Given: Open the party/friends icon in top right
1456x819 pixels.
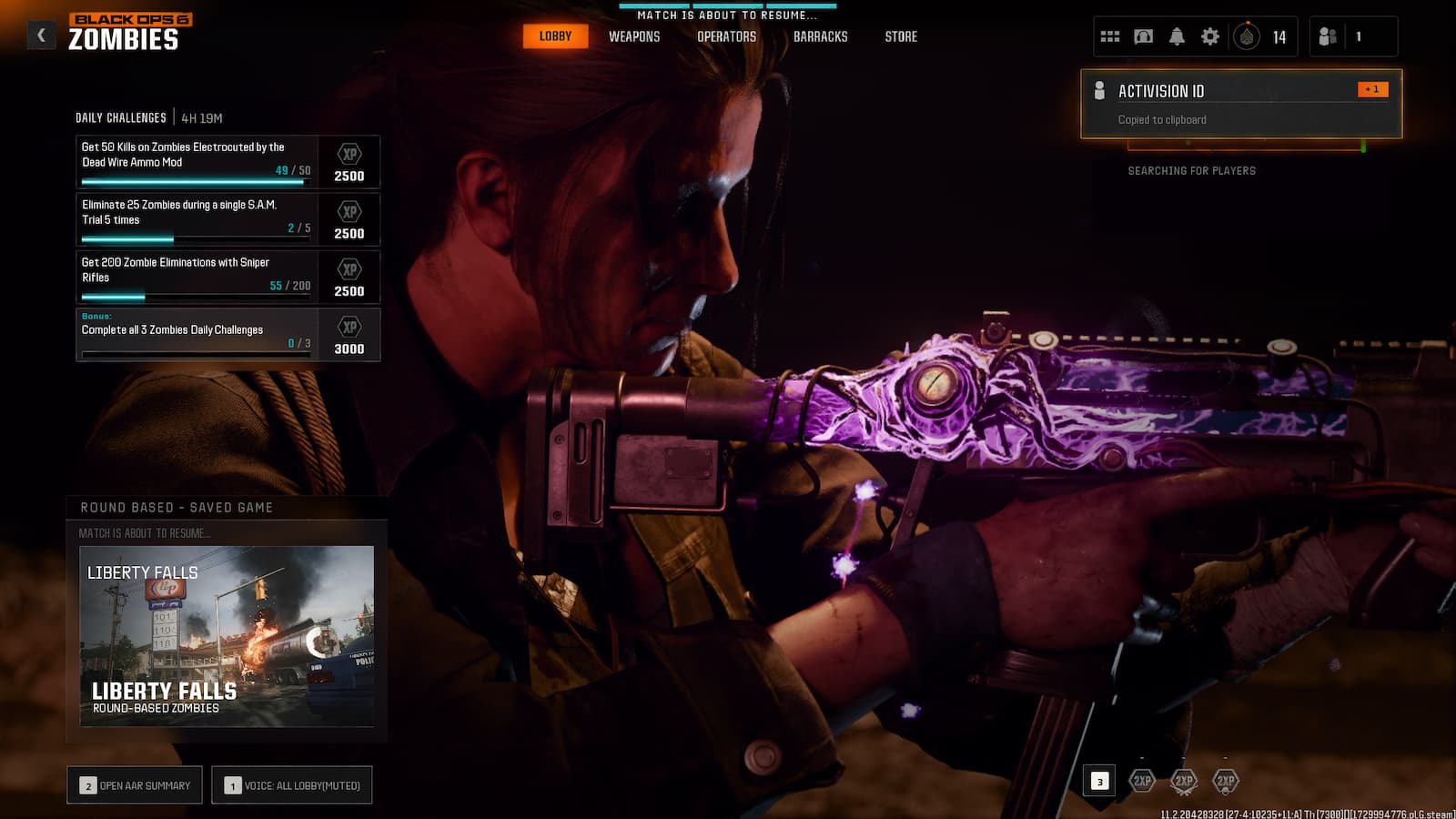Looking at the screenshot, I should pyautogui.click(x=1329, y=35).
